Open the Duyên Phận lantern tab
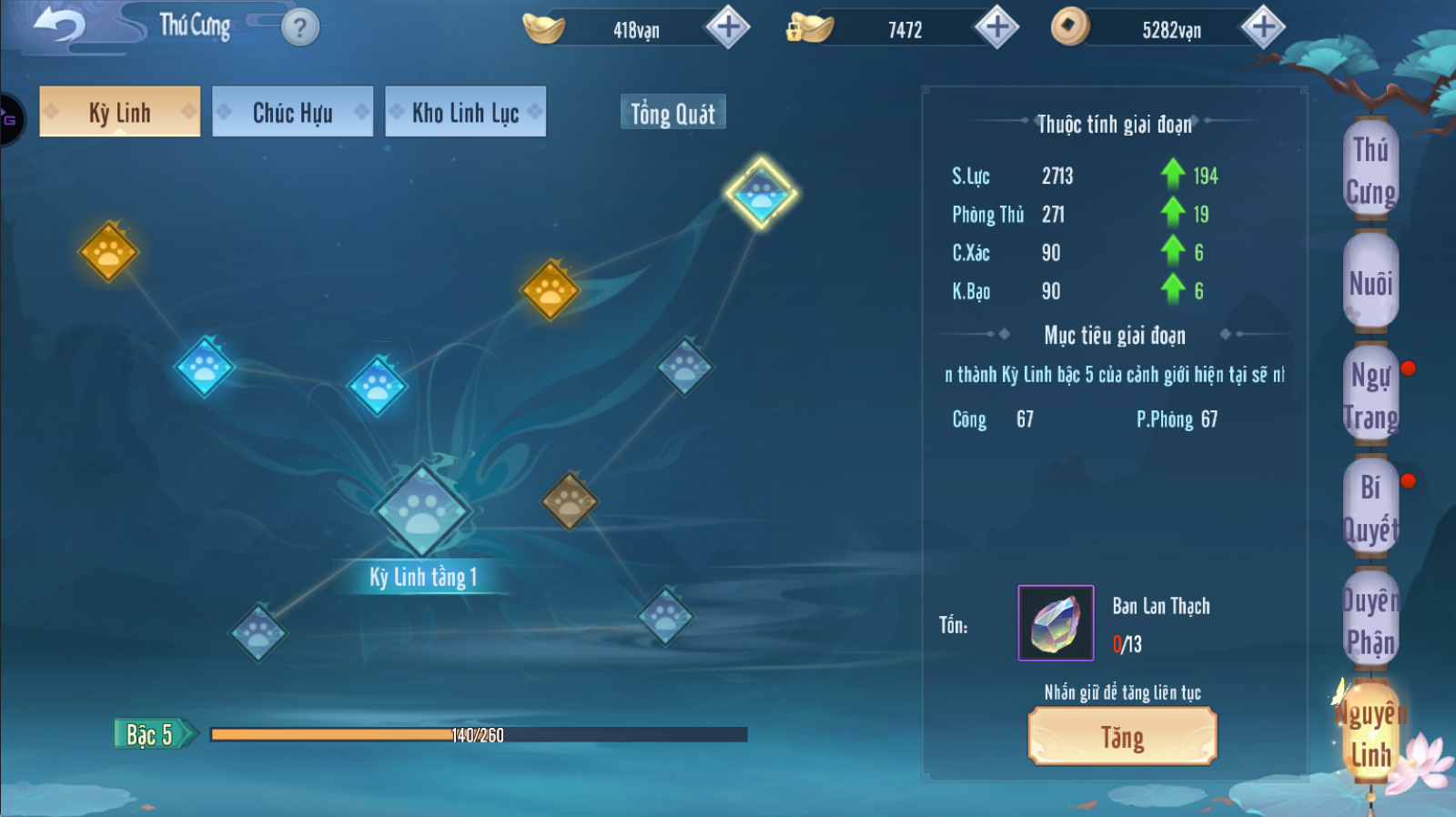This screenshot has width=1456, height=817. pyautogui.click(x=1370, y=620)
